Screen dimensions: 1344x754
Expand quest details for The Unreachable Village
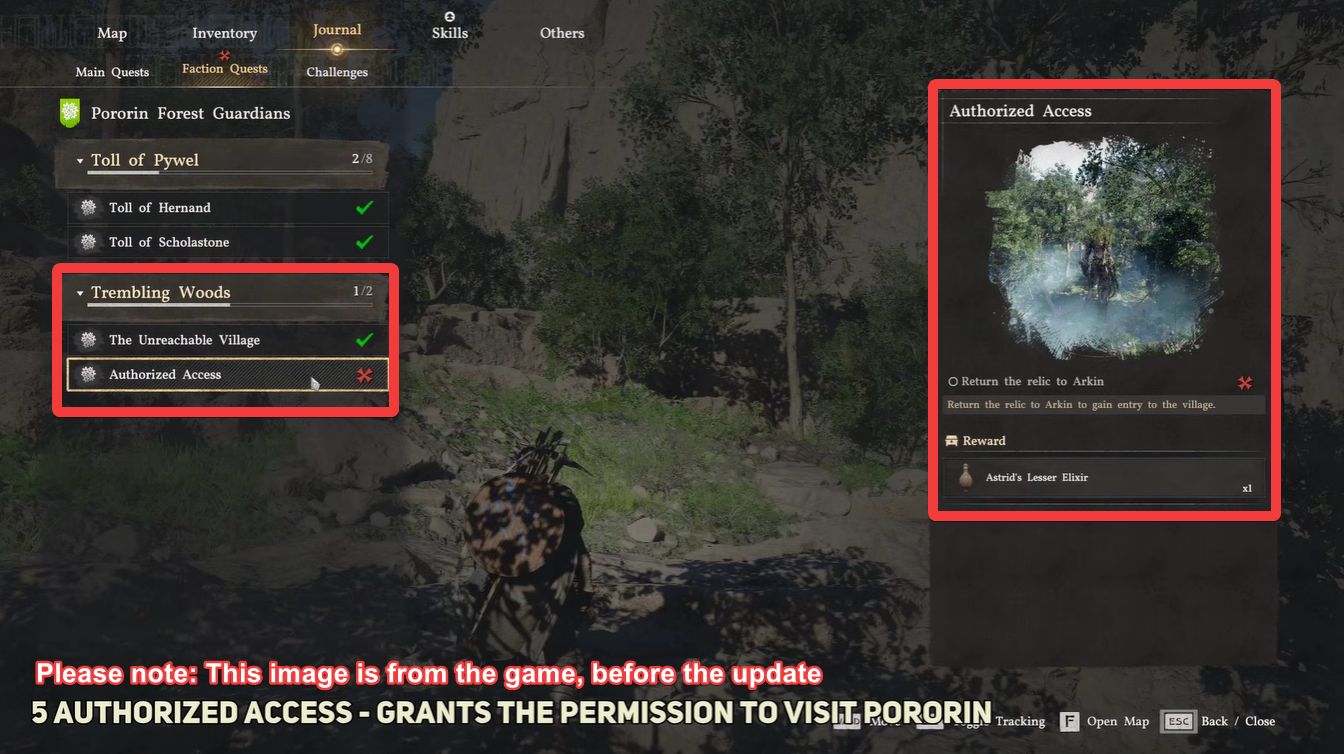200,340
